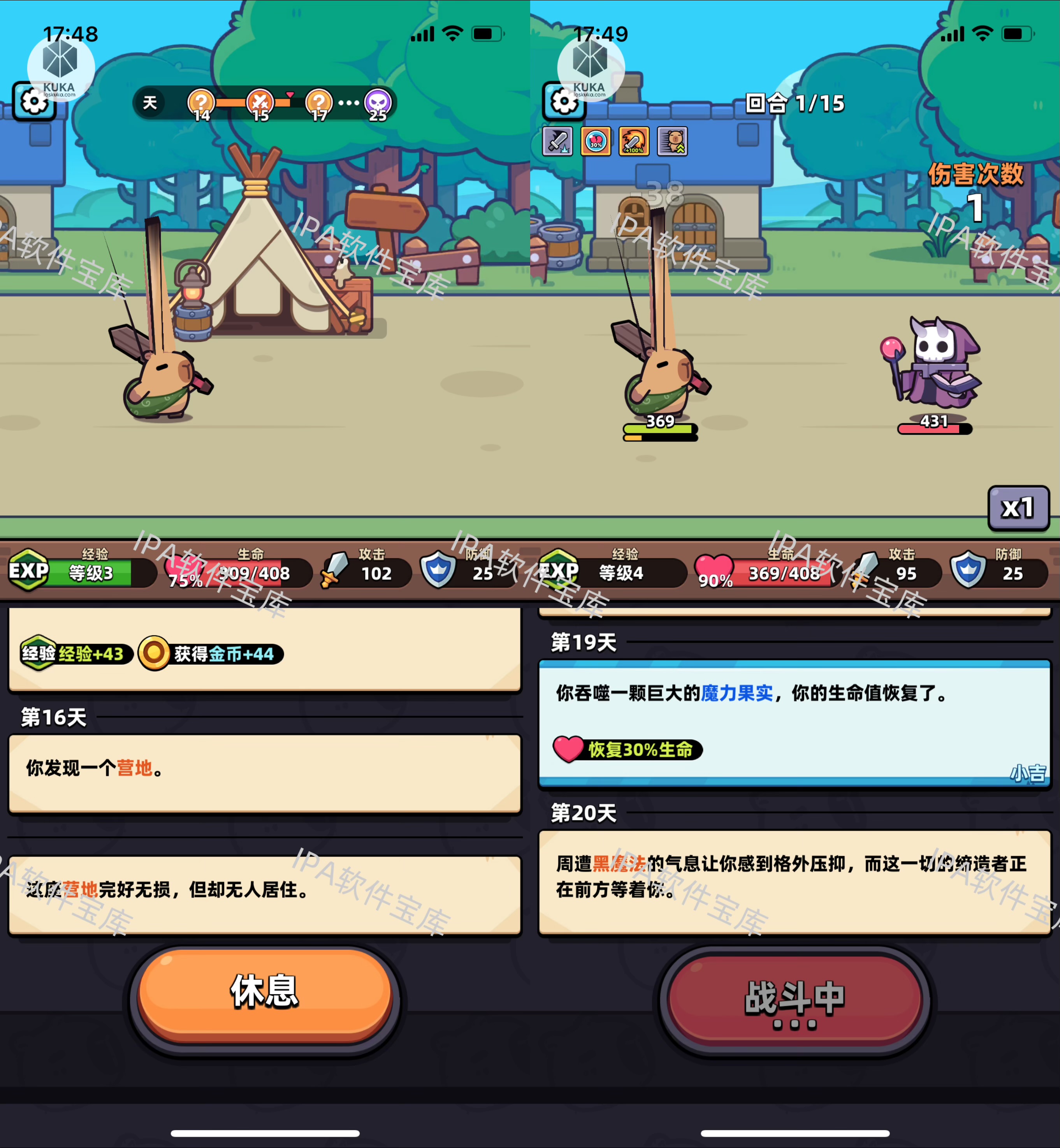Tap the settings gear in the right battle screen
The image size is (1060, 1148).
pyautogui.click(x=565, y=100)
